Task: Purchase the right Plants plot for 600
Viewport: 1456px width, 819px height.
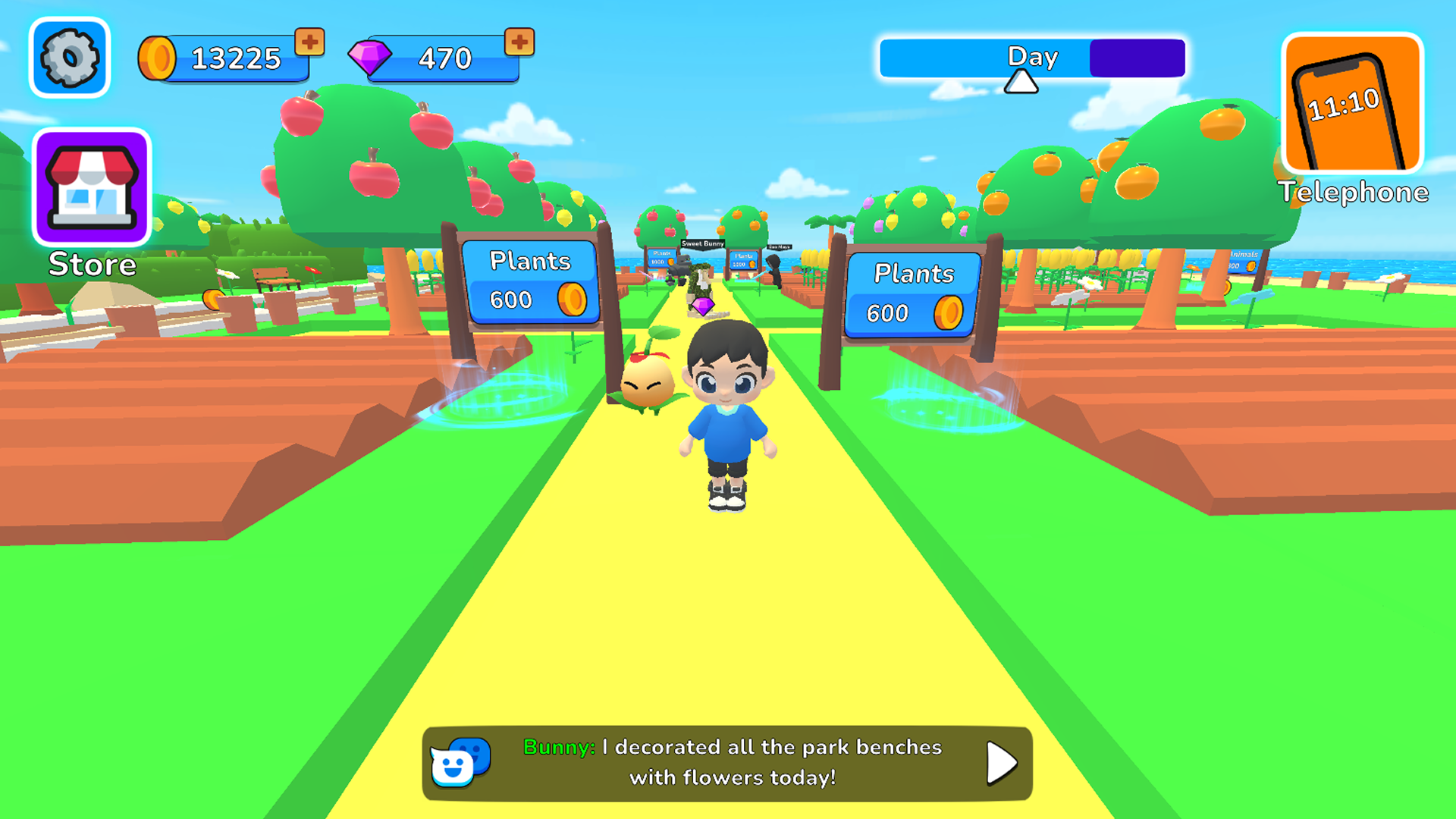Action: click(912, 294)
